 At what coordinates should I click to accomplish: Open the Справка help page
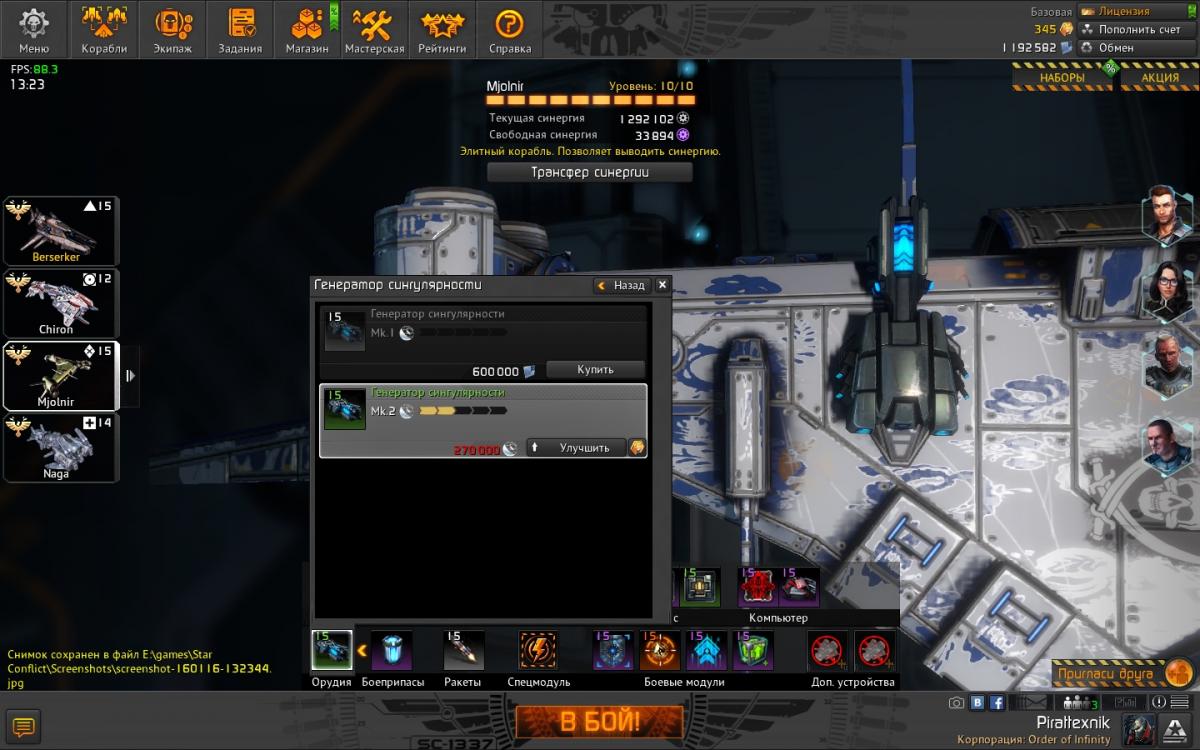[510, 30]
